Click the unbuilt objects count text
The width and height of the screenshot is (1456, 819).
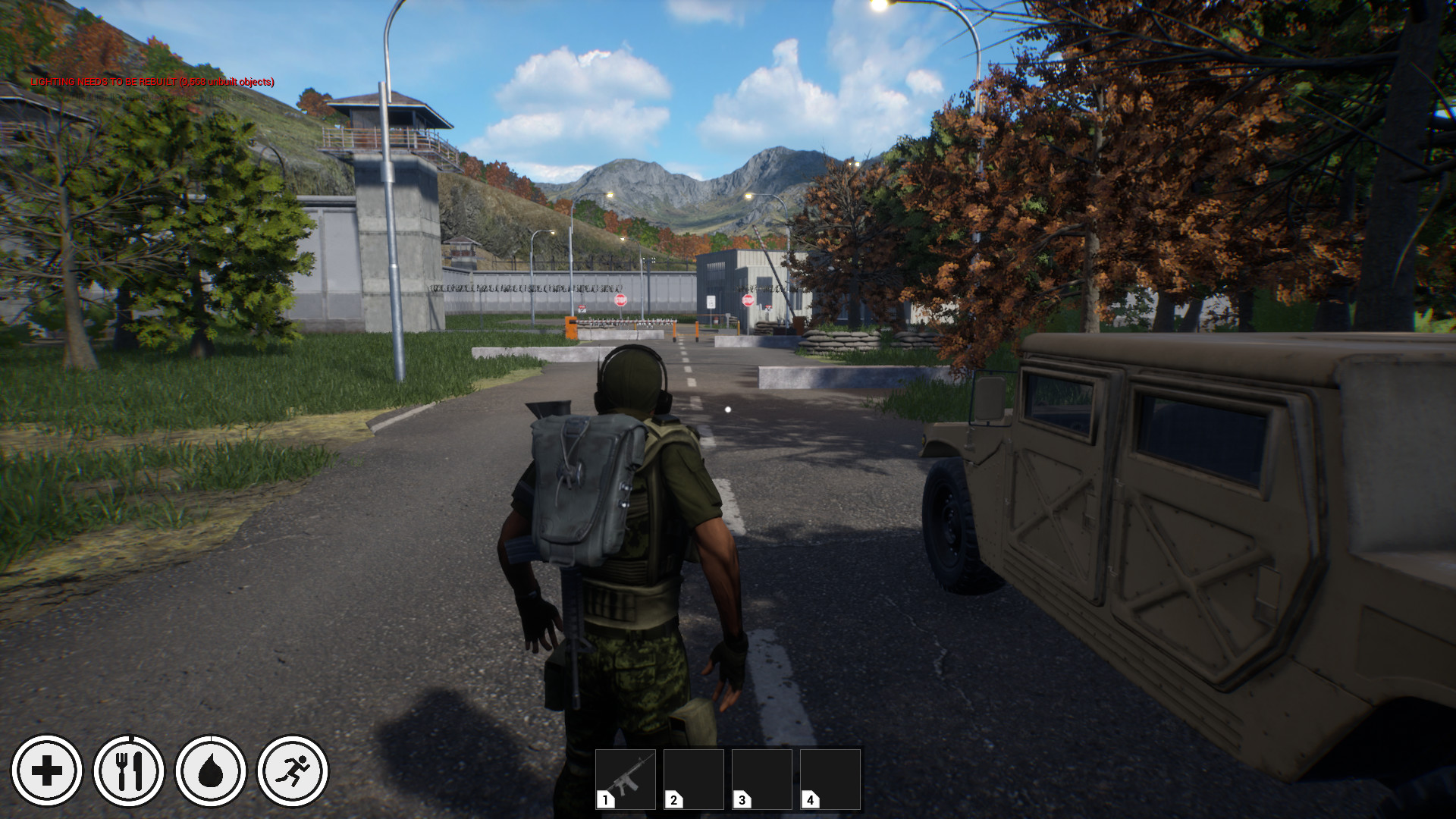[x=227, y=81]
